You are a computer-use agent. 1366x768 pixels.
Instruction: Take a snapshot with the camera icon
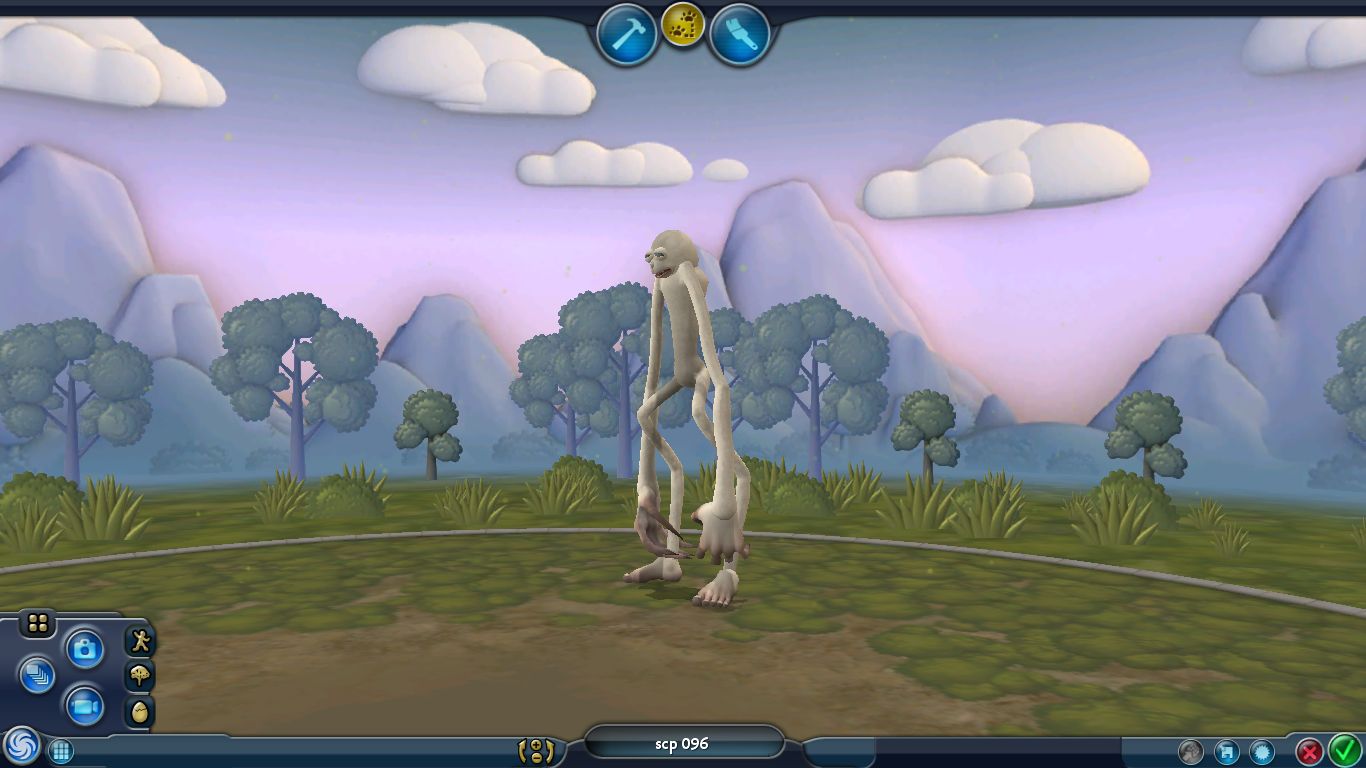click(85, 648)
